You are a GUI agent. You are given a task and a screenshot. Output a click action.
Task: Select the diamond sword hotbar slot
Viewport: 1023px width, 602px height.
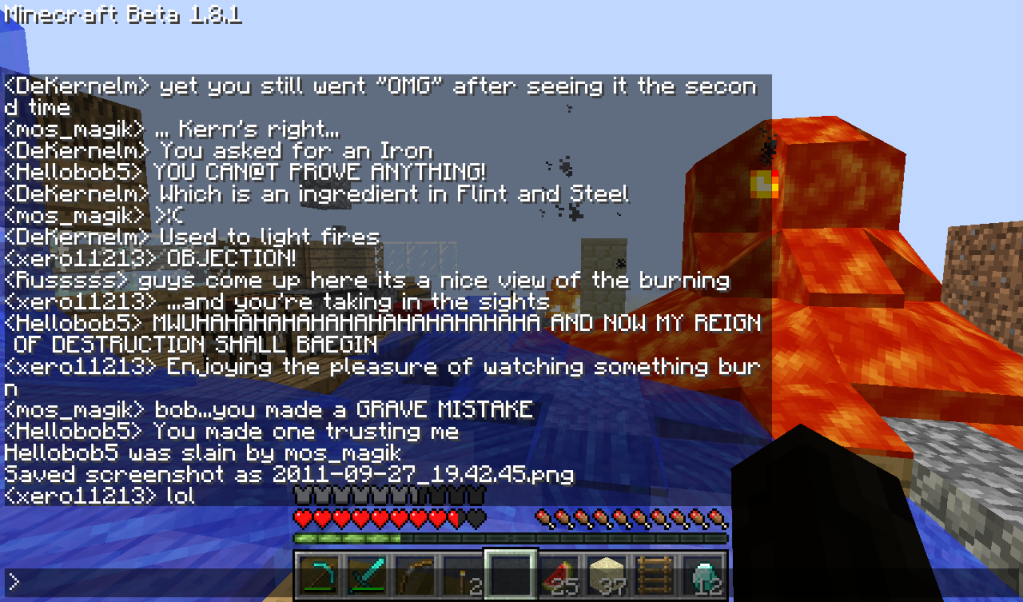pyautogui.click(x=366, y=575)
